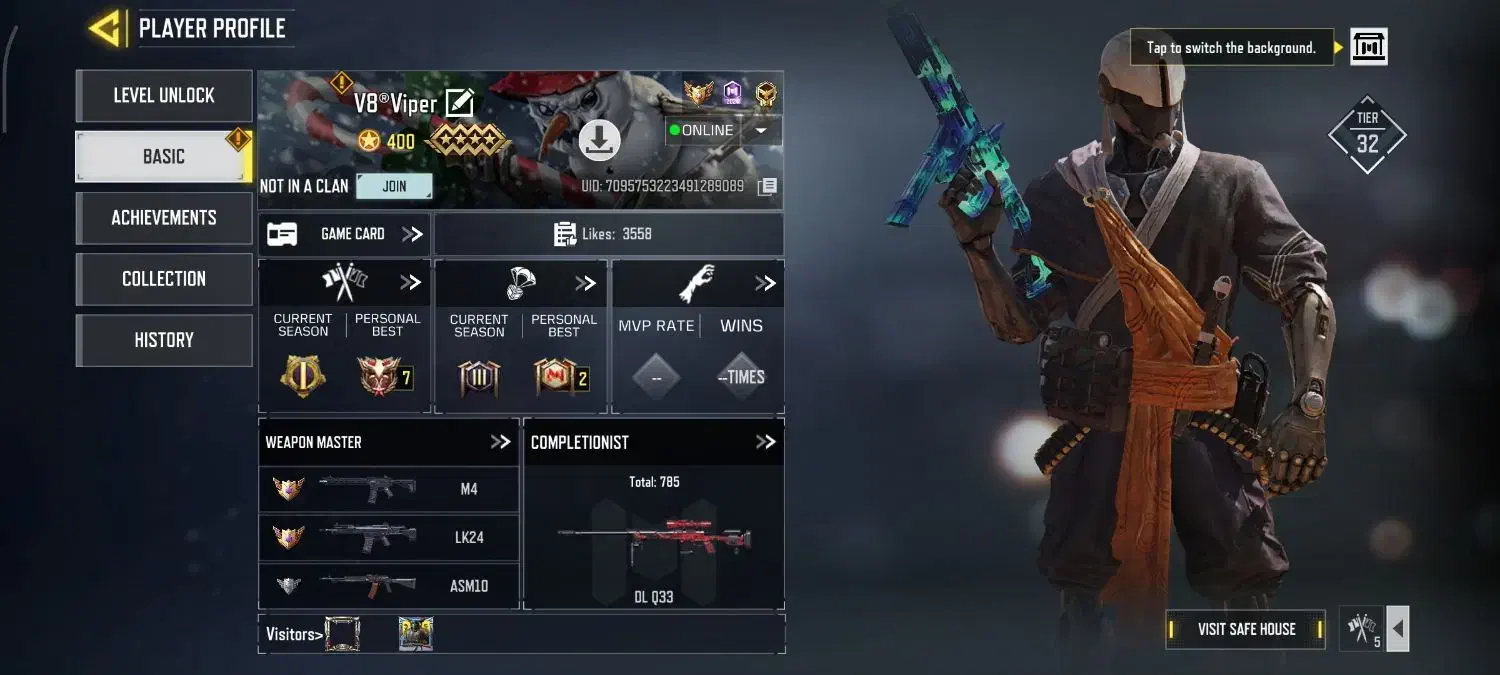Switch the profile background
This screenshot has height=675, width=1500.
(1368, 47)
